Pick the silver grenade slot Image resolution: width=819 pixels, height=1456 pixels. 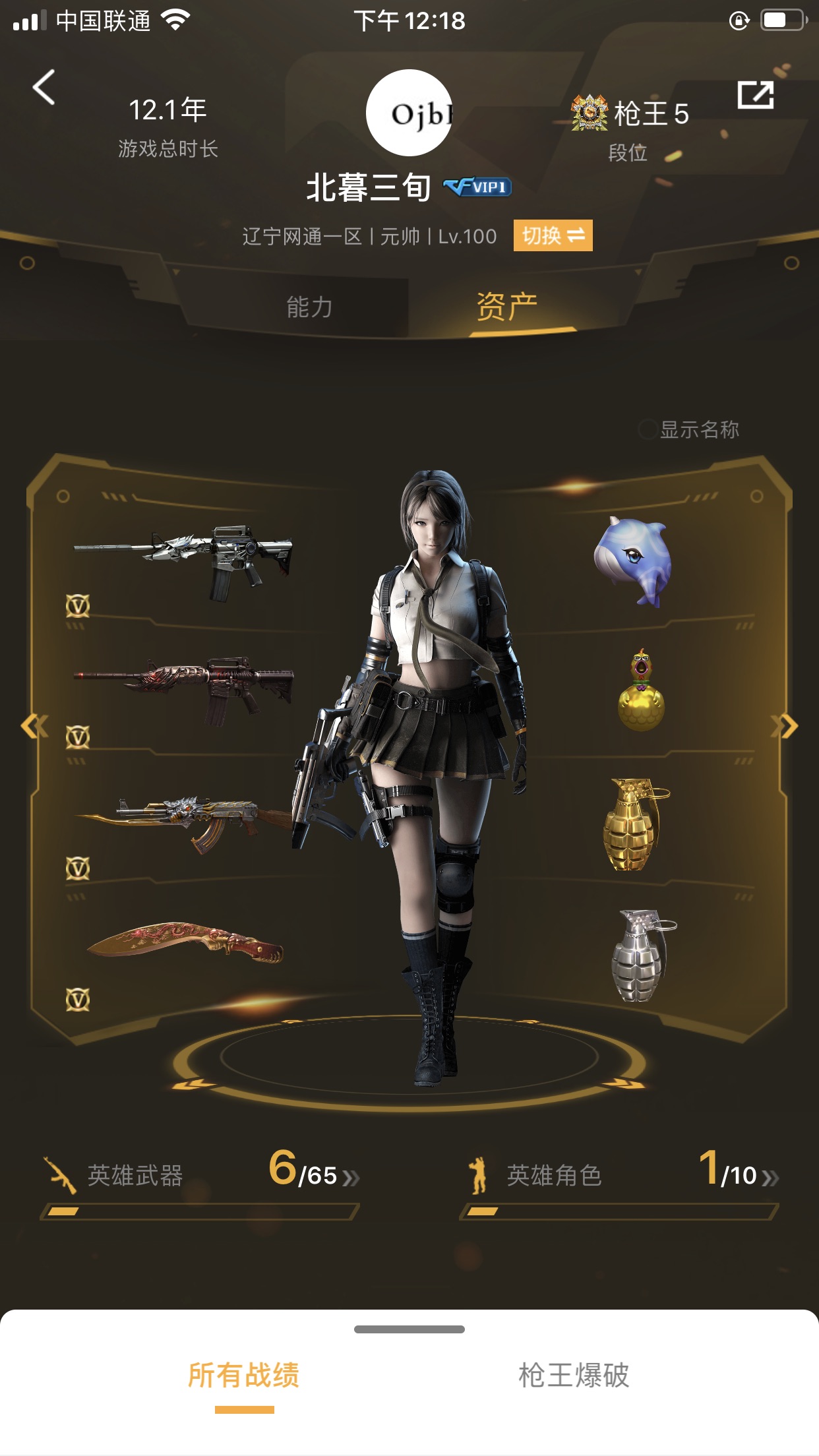640,956
